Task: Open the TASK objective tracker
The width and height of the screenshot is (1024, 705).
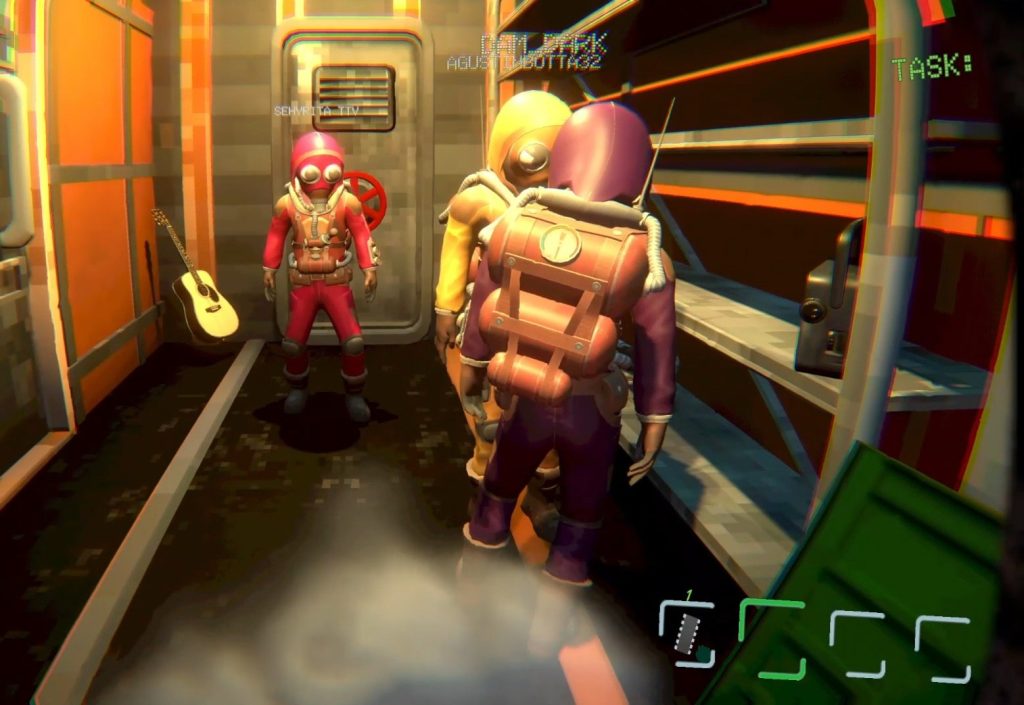Action: click(x=932, y=68)
